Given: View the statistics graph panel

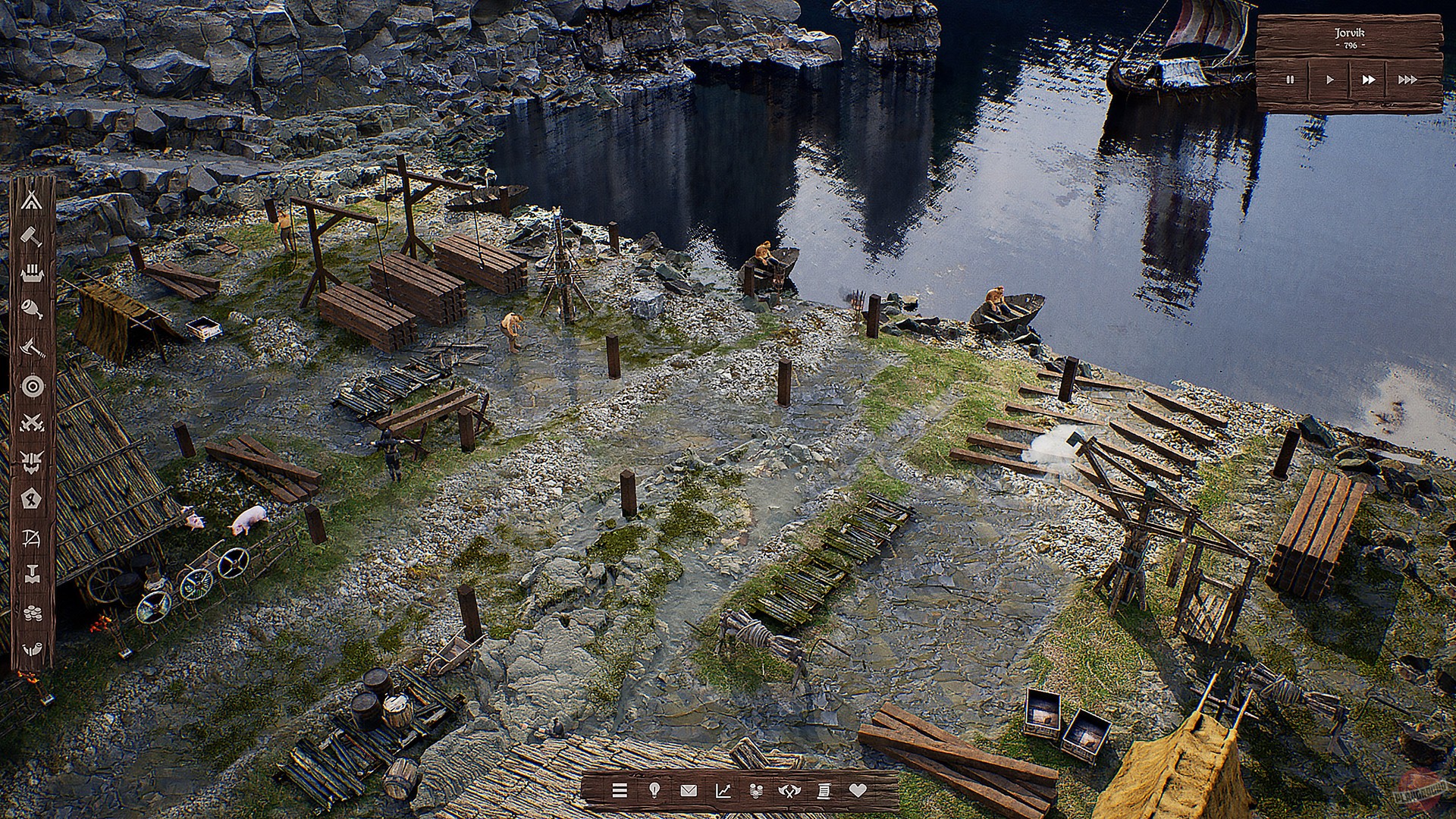Looking at the screenshot, I should pyautogui.click(x=723, y=790).
